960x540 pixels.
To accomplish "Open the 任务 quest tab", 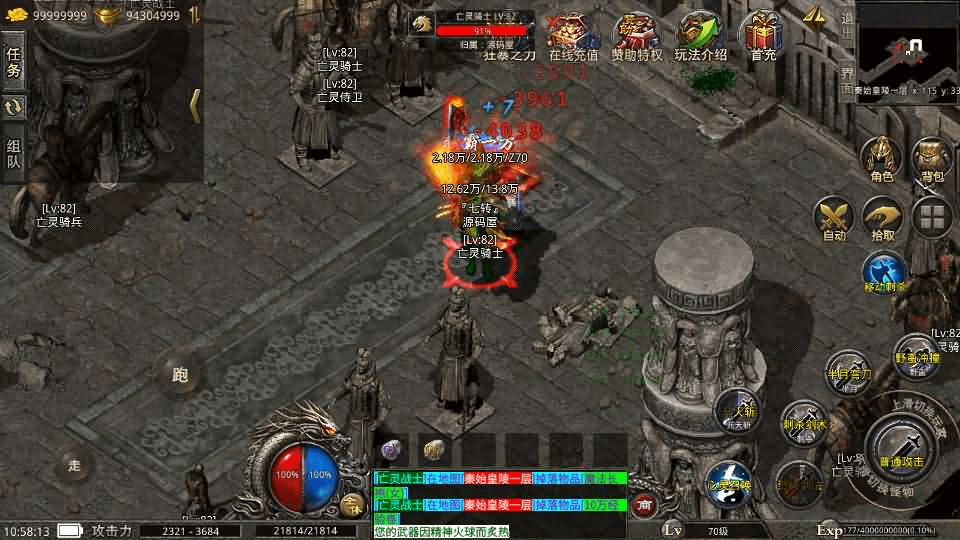I will 14,62.
